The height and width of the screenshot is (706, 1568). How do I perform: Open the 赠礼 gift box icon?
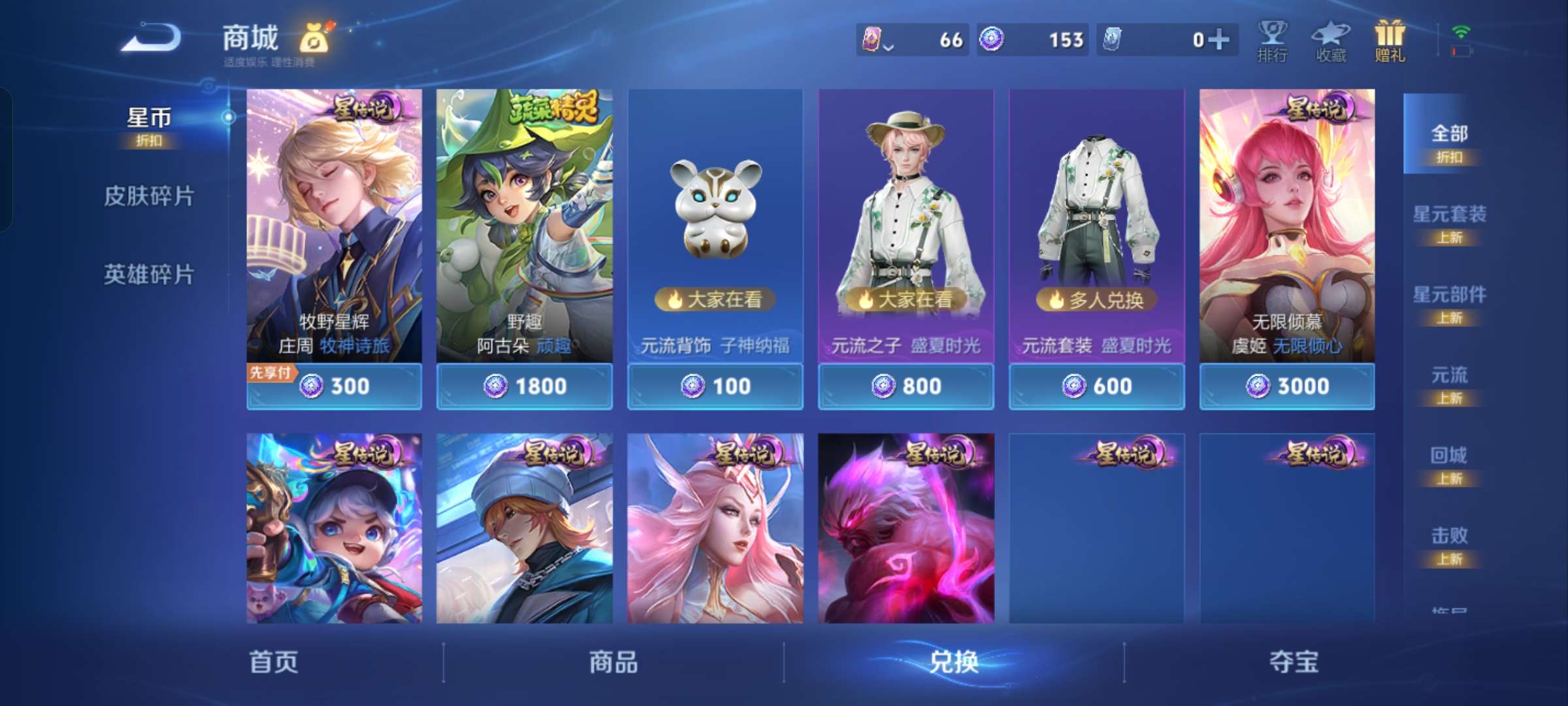pos(1389,41)
